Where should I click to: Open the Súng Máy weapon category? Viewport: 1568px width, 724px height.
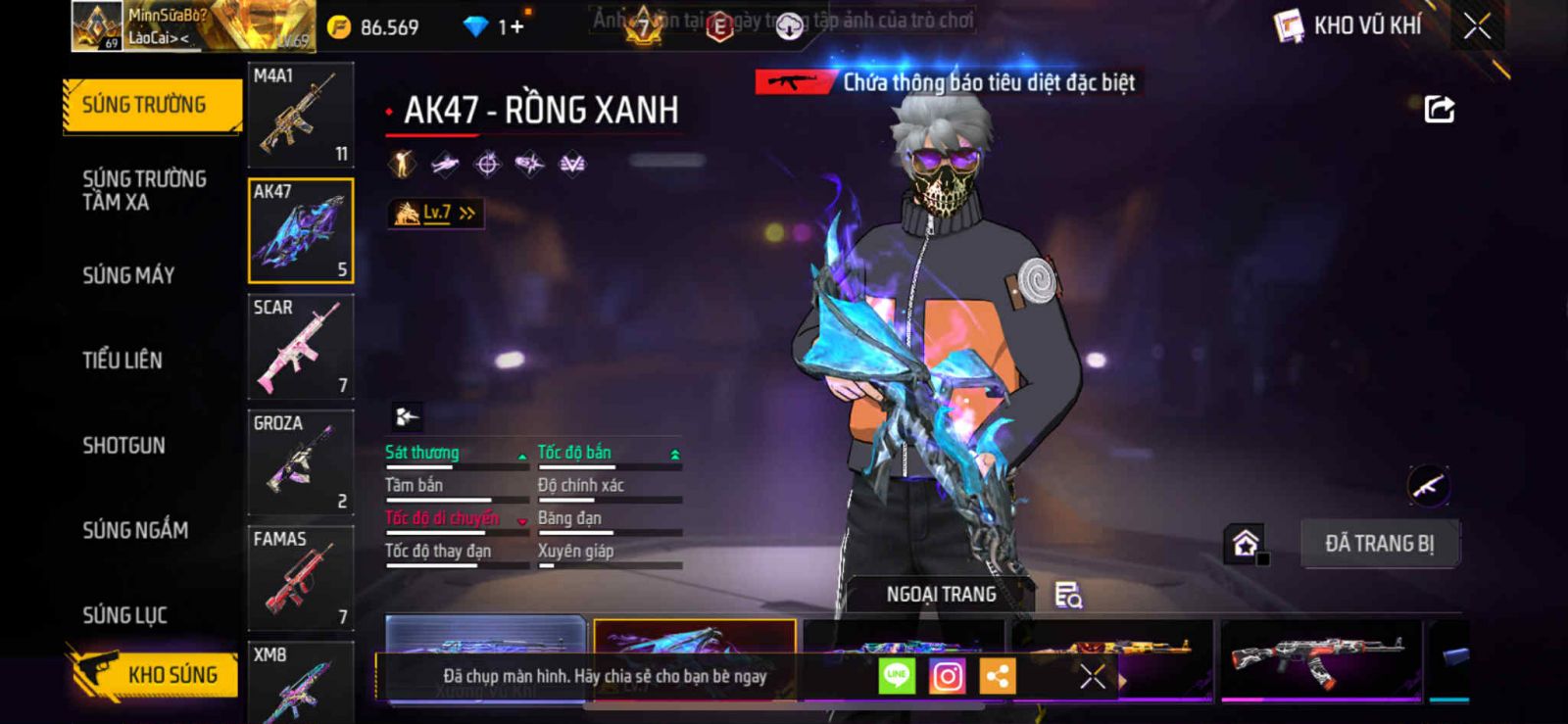tap(128, 275)
